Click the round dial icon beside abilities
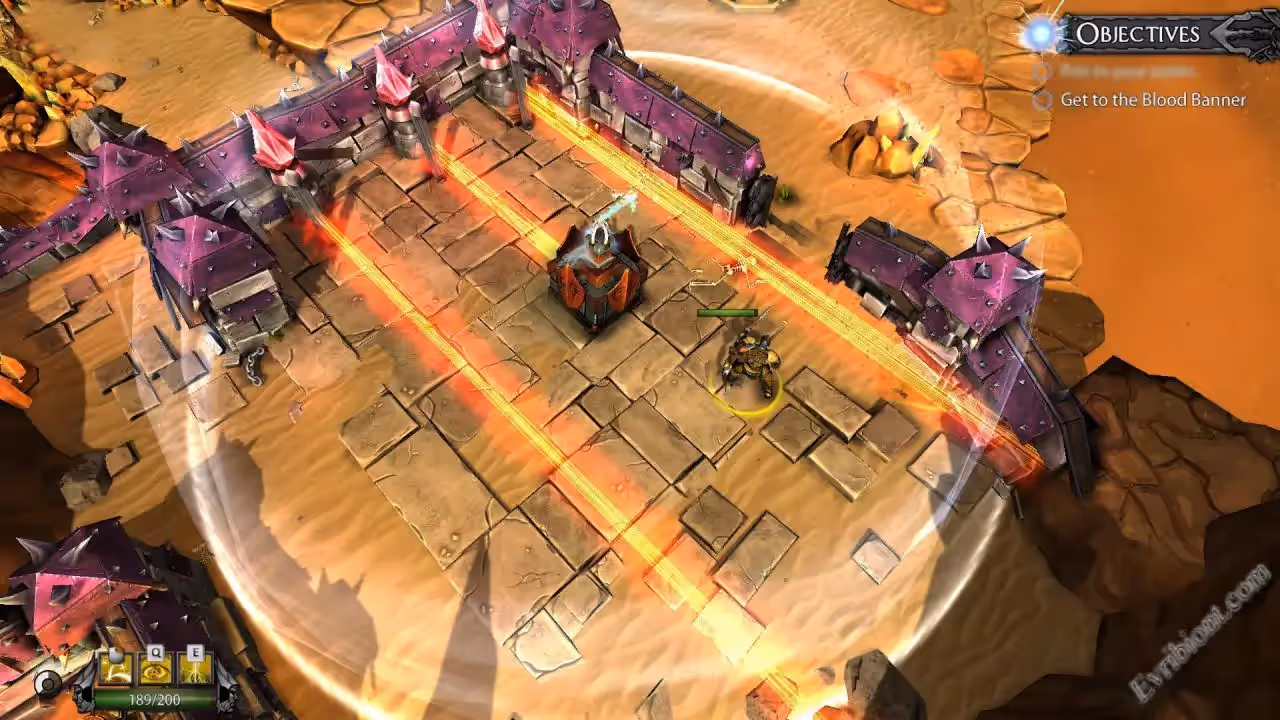 pos(48,683)
